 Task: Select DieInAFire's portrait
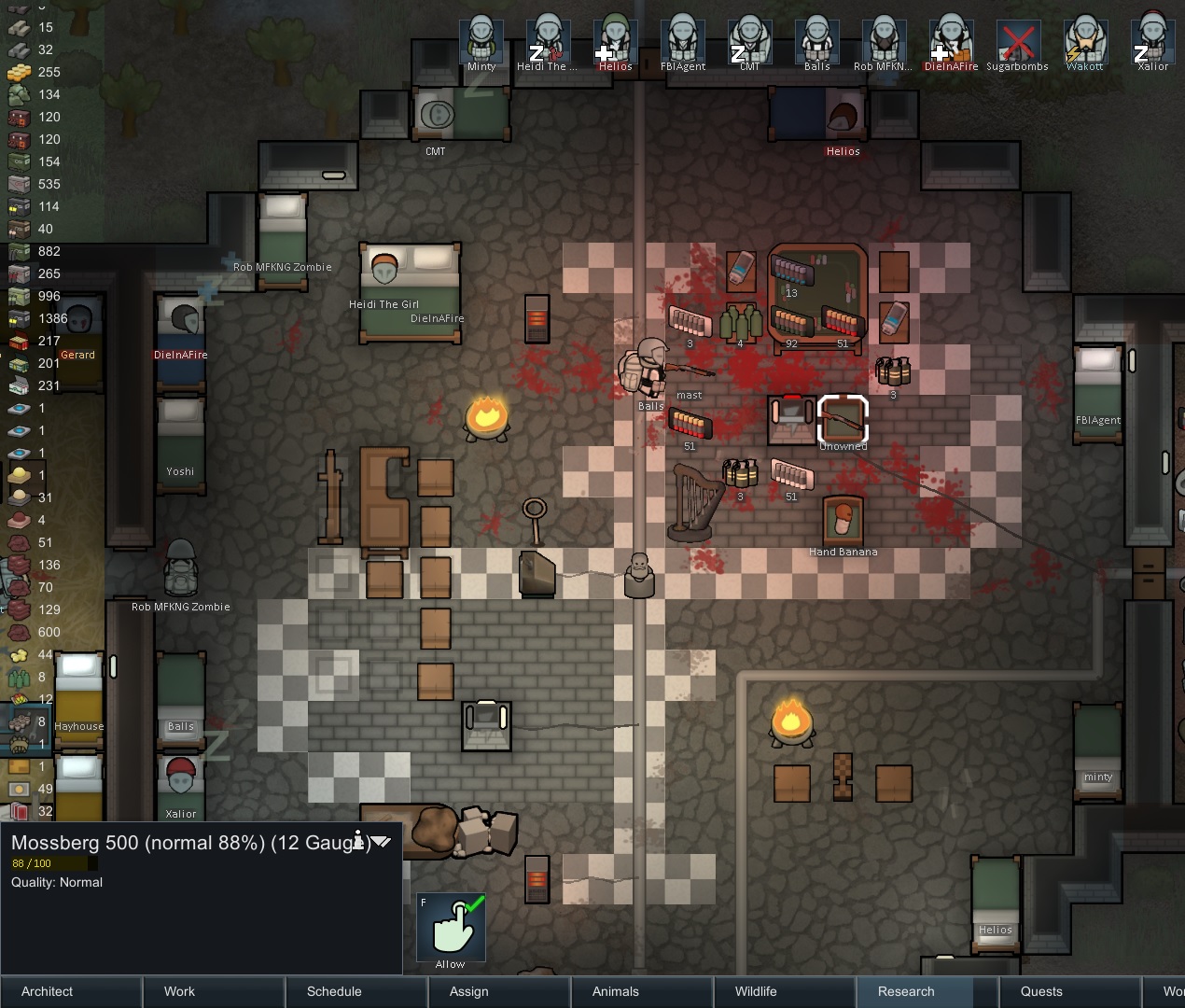click(952, 41)
